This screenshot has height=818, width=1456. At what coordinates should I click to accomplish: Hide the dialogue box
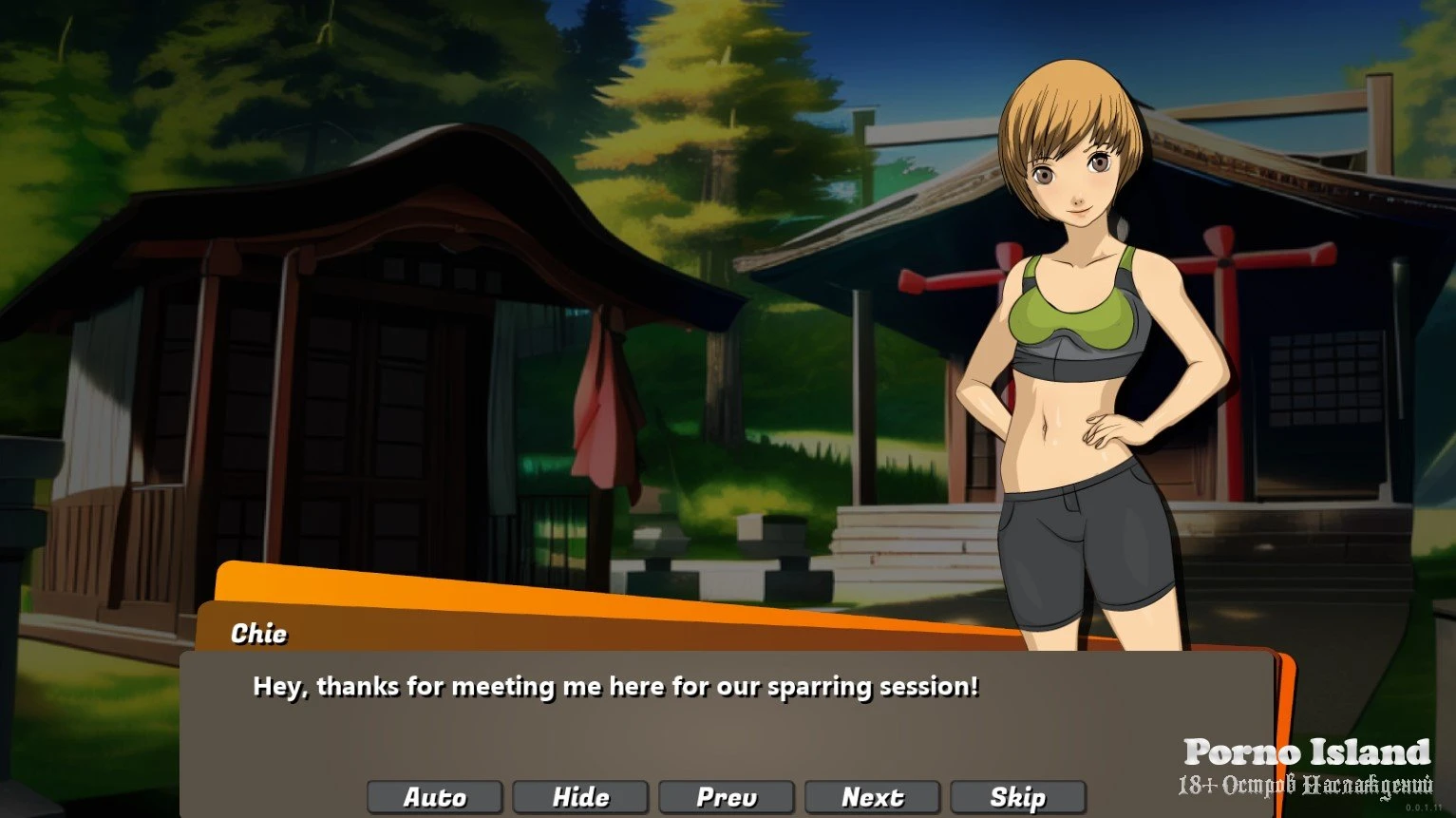point(580,797)
